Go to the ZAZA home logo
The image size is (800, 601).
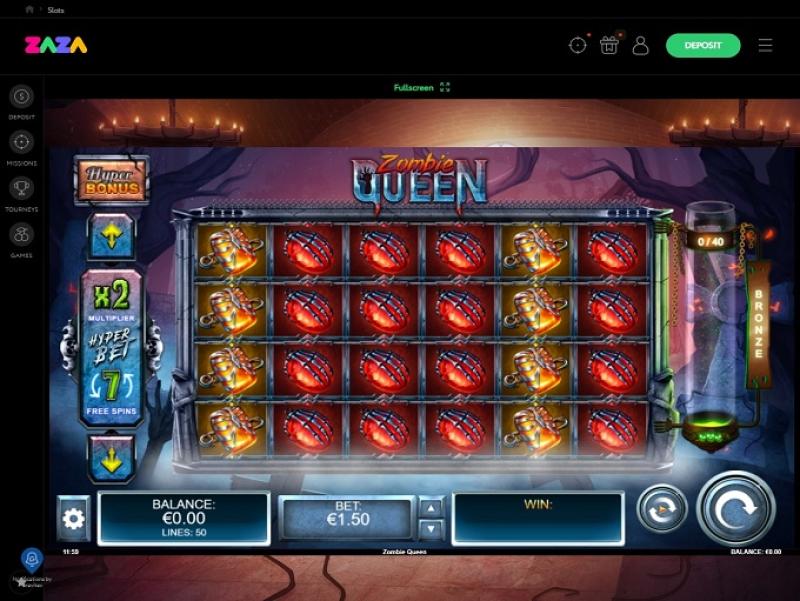[x=56, y=45]
